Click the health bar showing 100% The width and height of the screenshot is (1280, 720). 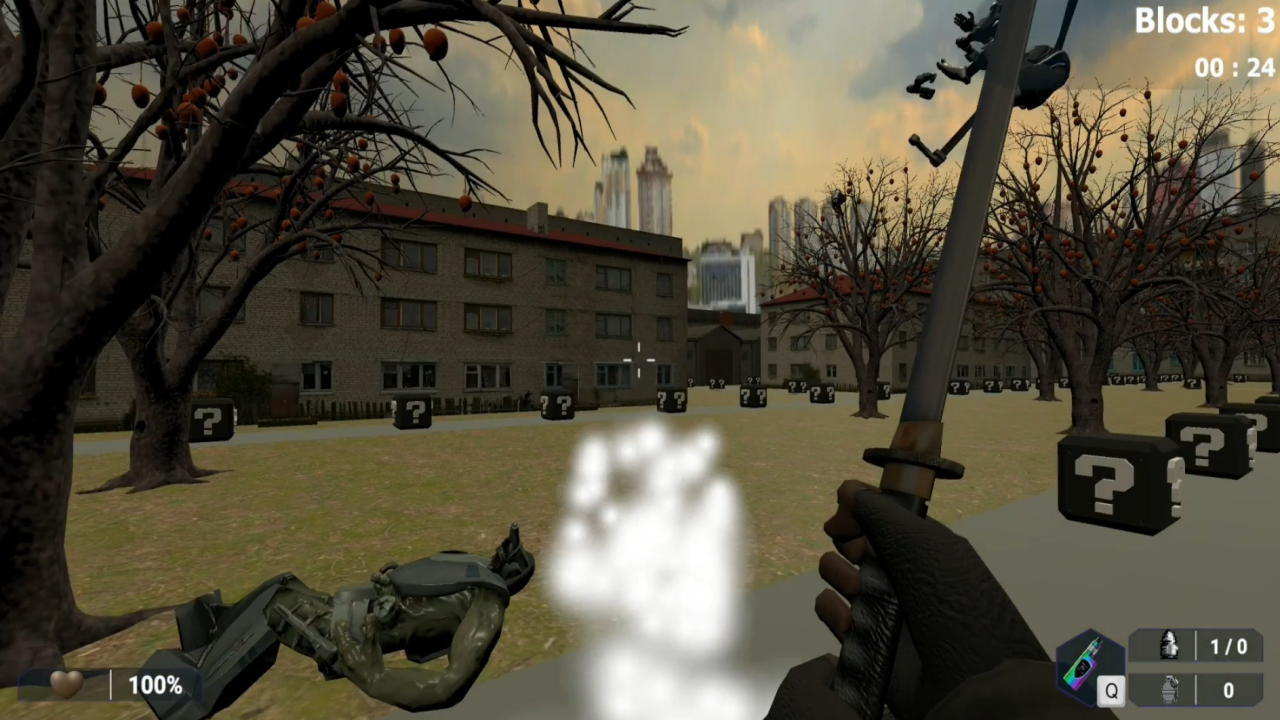[155, 684]
